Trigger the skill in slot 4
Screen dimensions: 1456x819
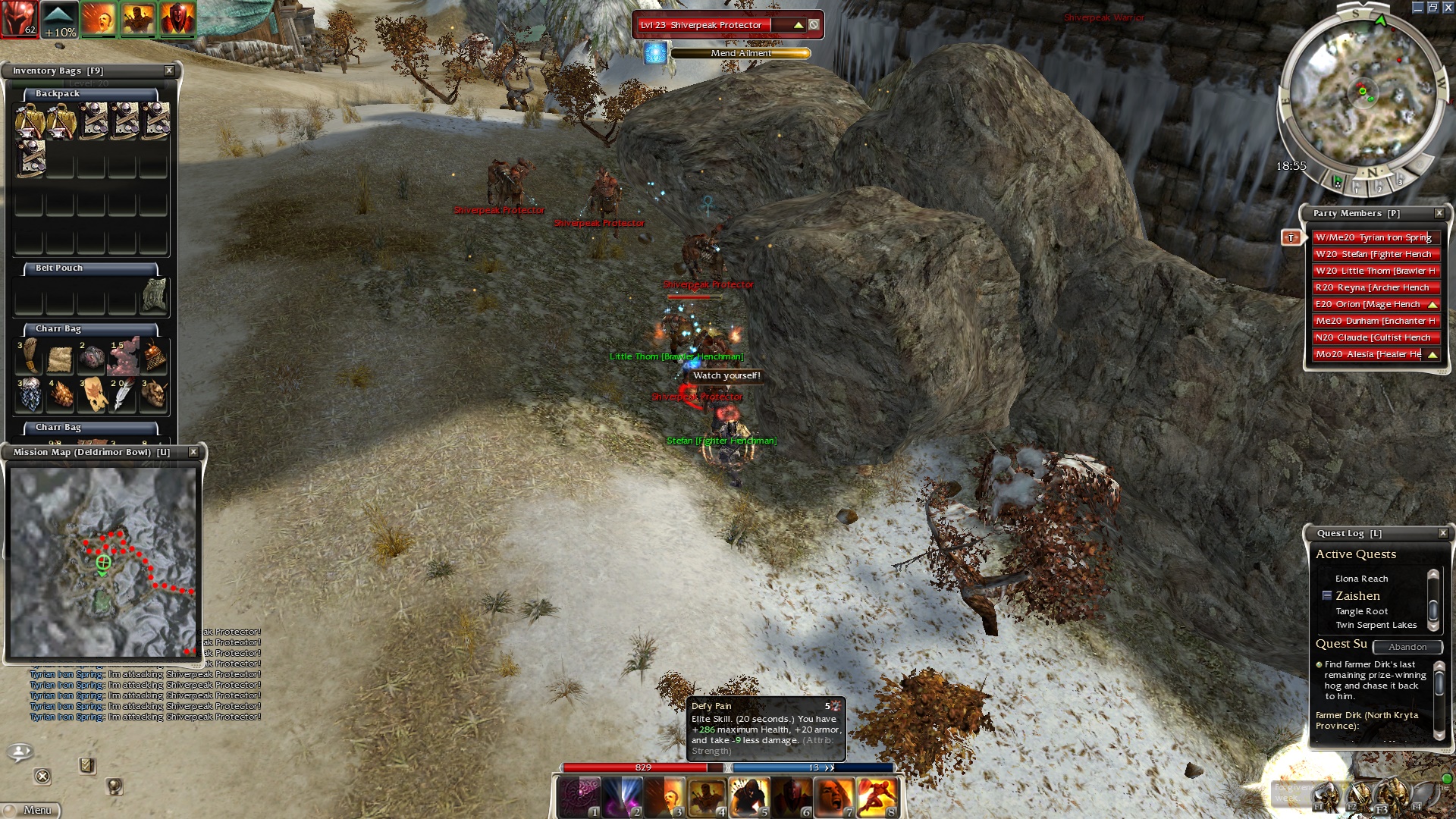click(707, 798)
